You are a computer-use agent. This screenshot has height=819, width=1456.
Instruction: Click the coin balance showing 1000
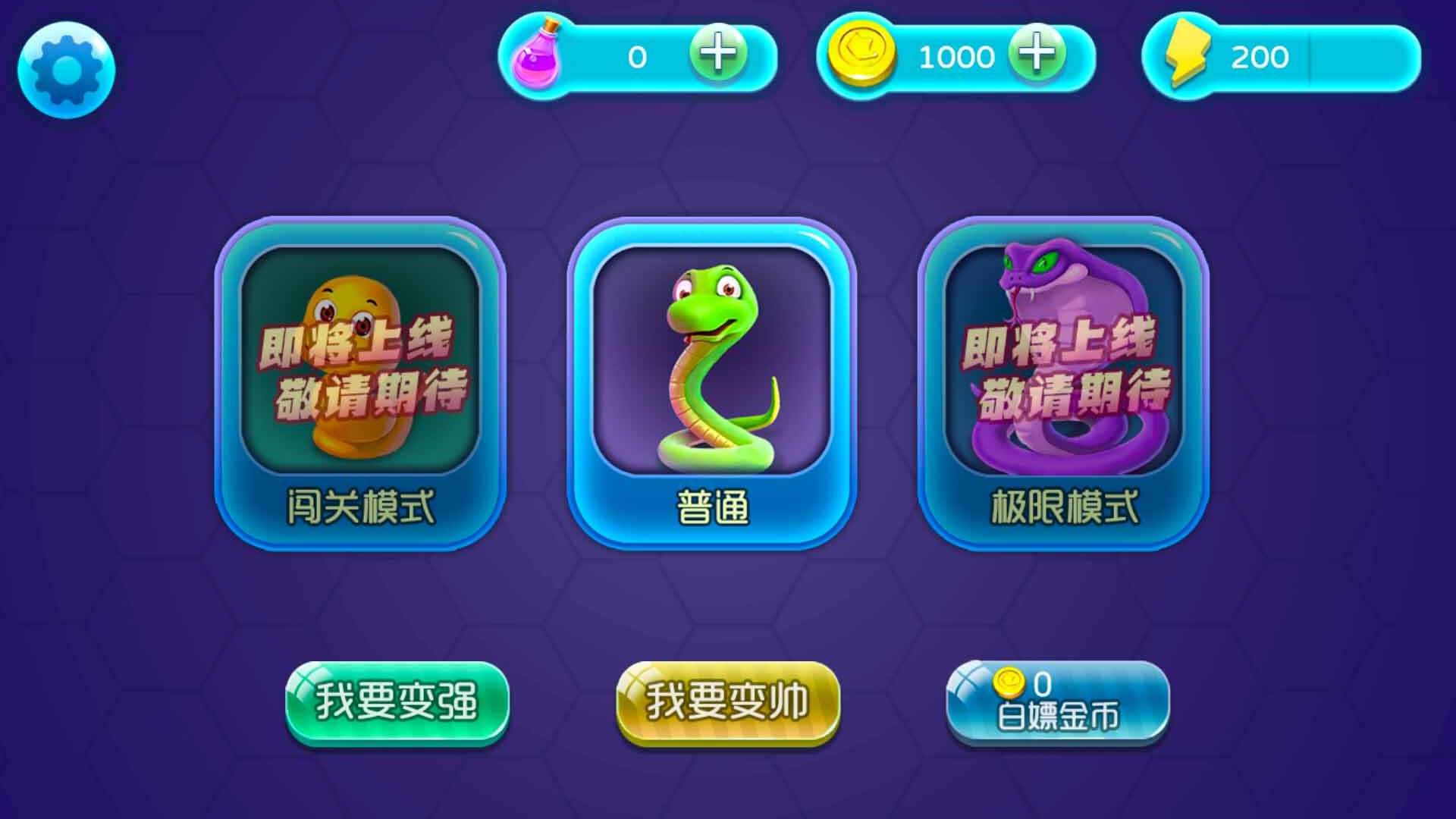(x=957, y=57)
